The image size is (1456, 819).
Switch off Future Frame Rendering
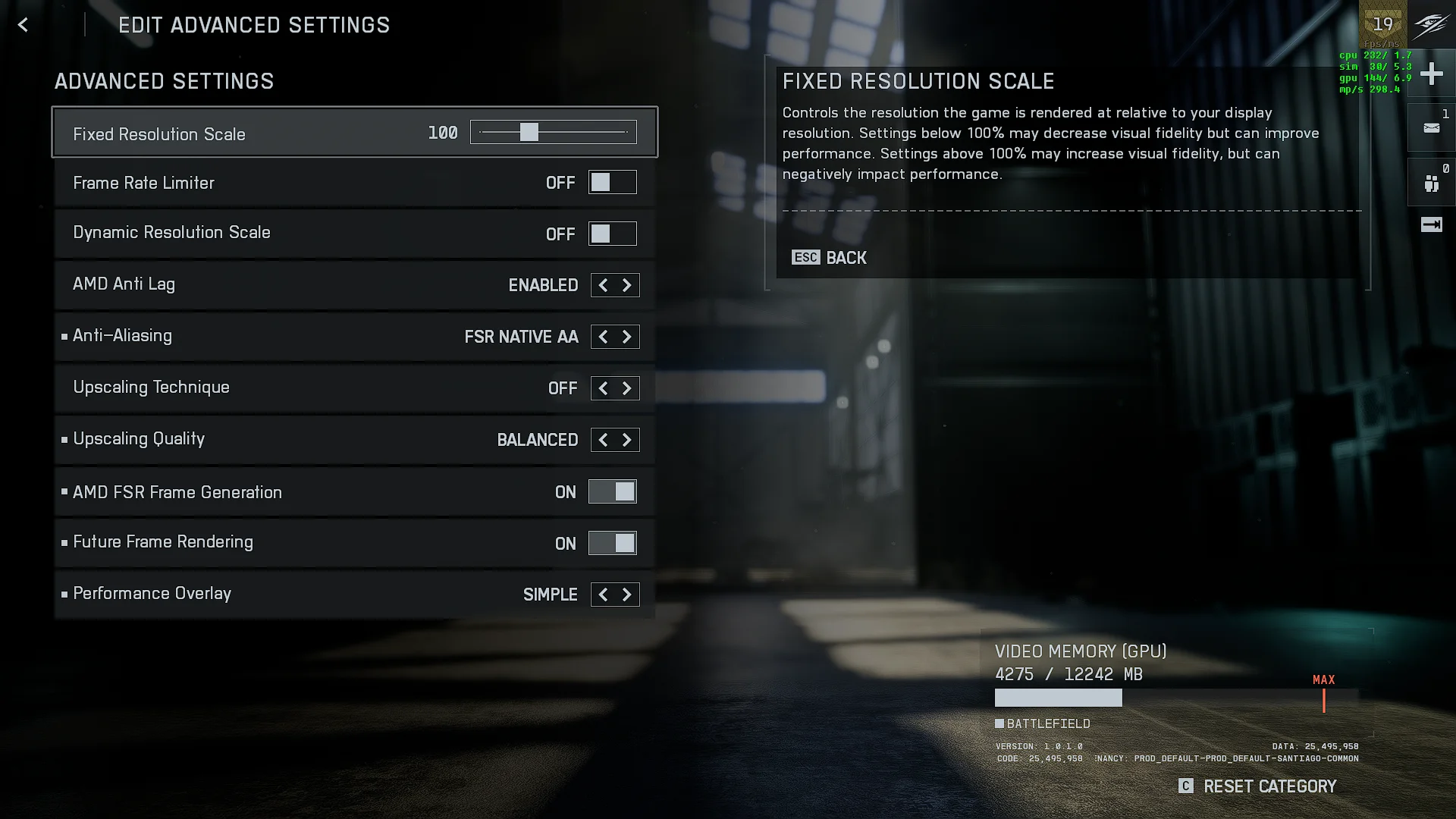point(612,543)
